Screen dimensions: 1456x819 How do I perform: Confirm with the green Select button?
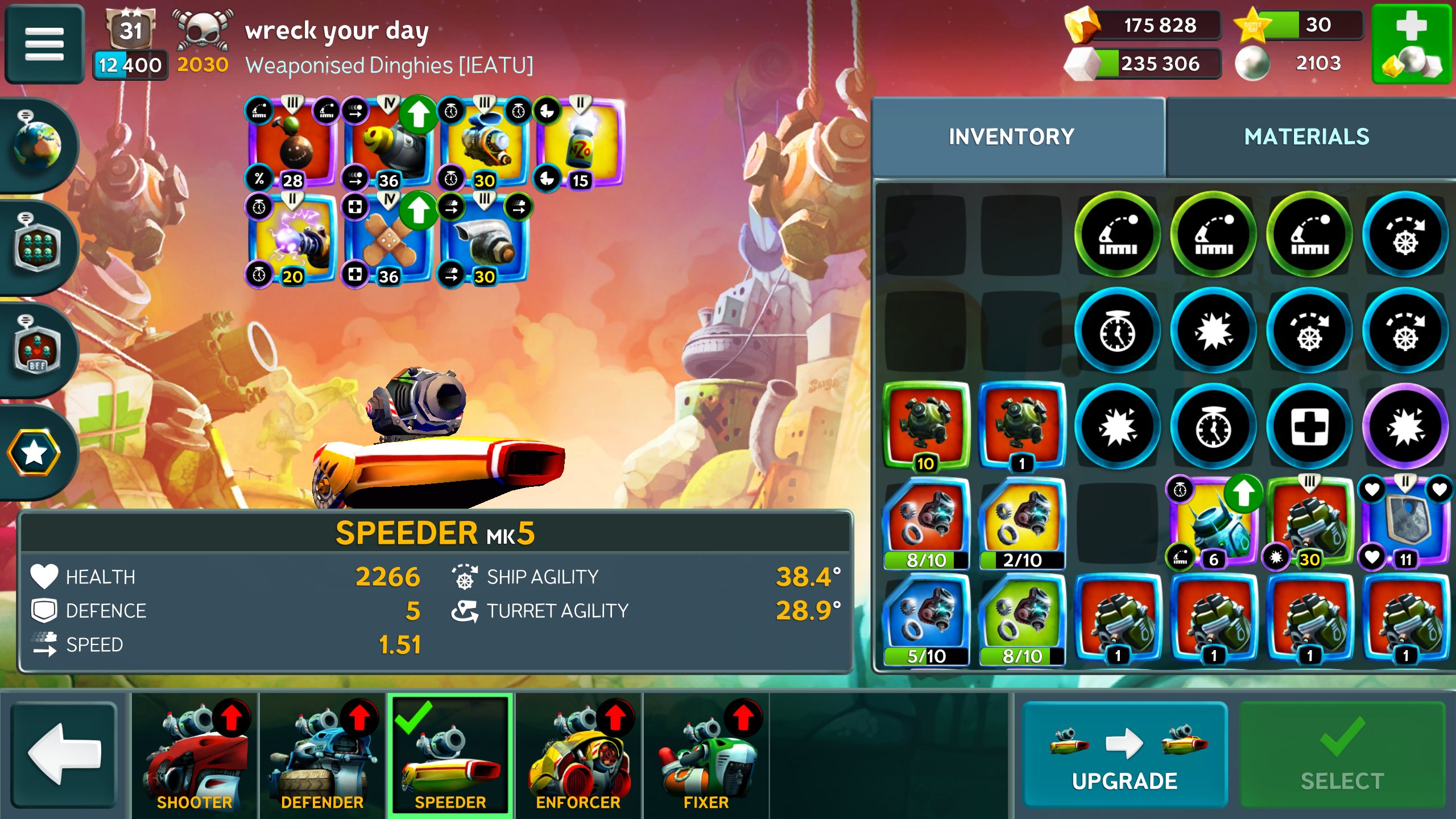(x=1342, y=755)
